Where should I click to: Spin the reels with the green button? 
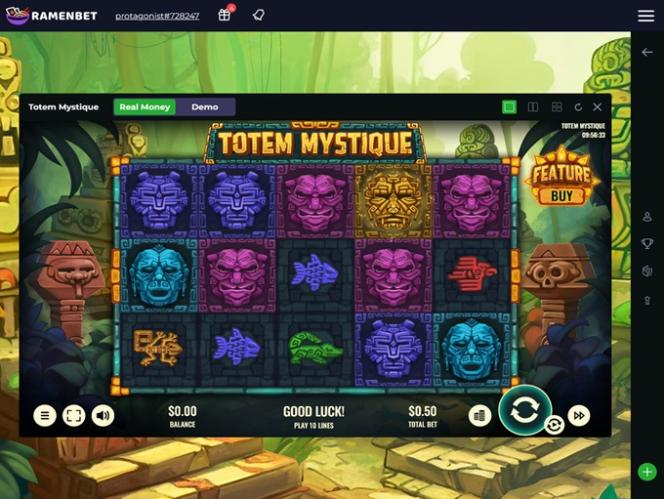click(x=525, y=410)
